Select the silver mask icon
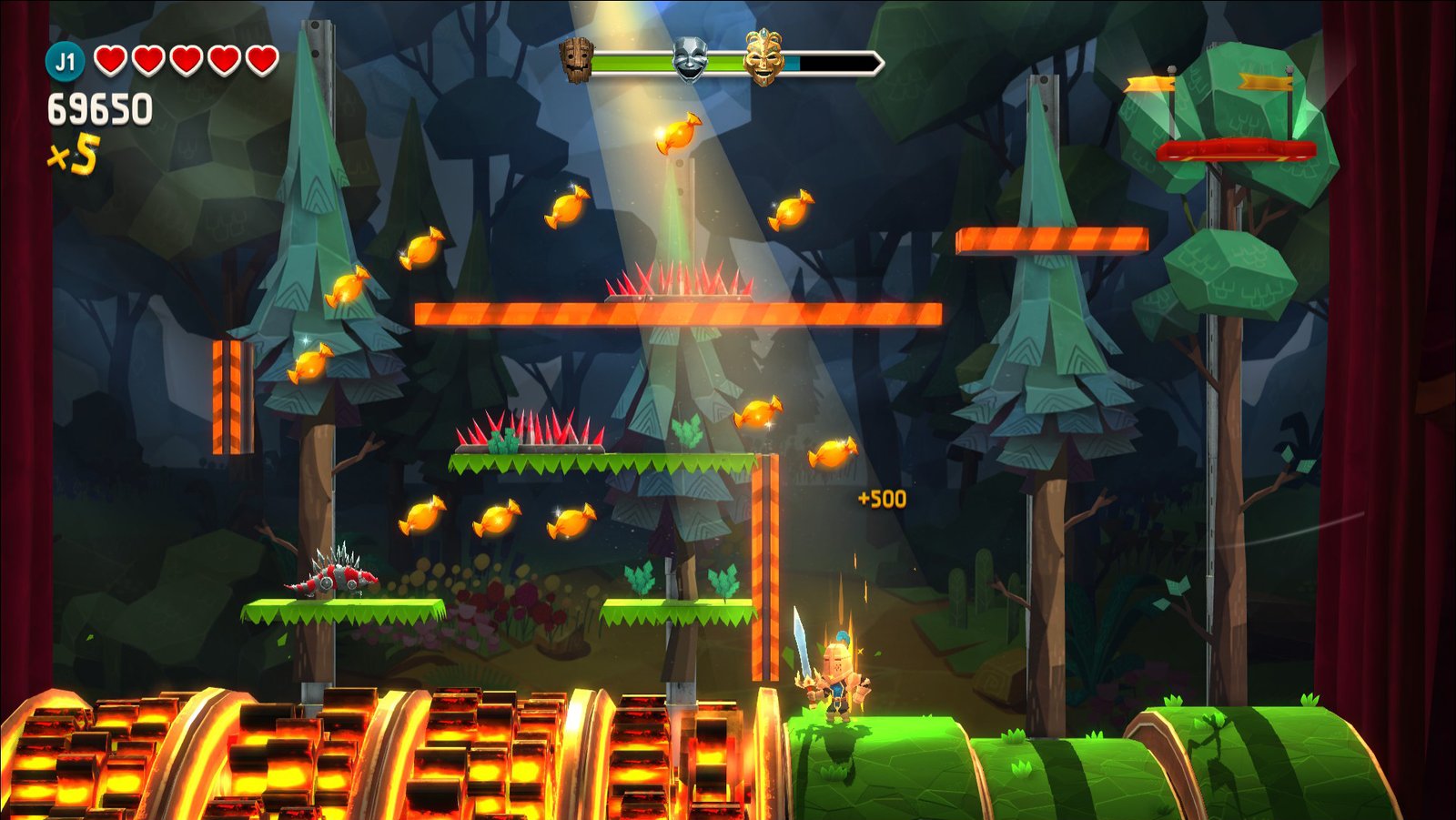Viewport: 1456px width, 820px height. [x=690, y=59]
